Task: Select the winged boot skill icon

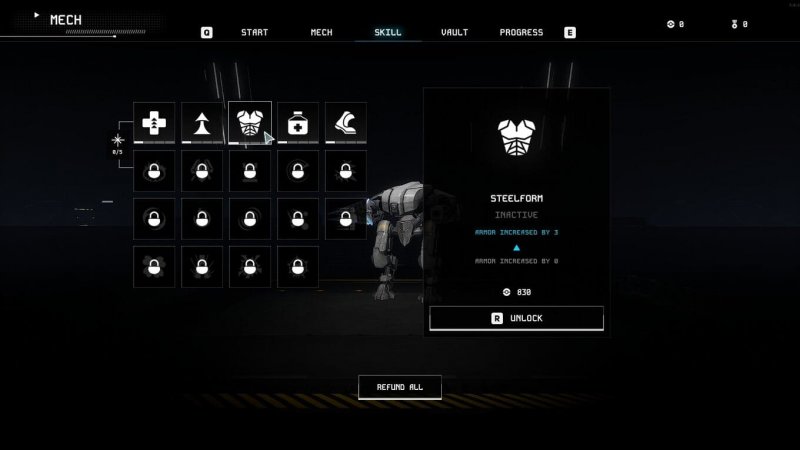Action: pyautogui.click(x=345, y=123)
